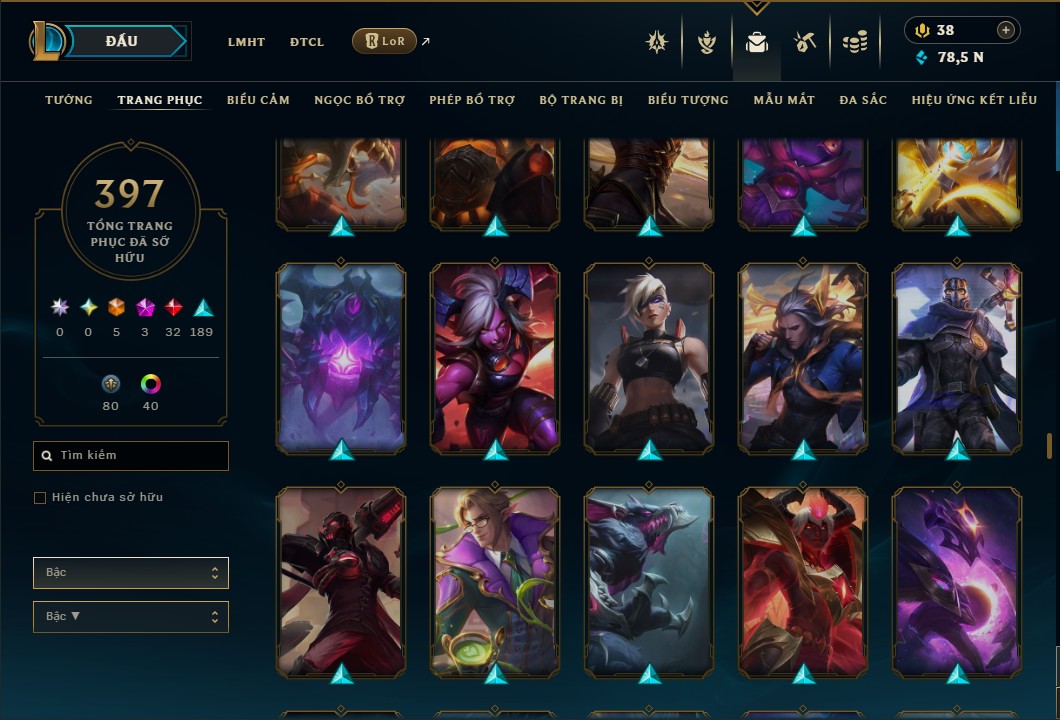This screenshot has height=720, width=1060.
Task: Open the stacked coins store icon
Action: [x=854, y=42]
